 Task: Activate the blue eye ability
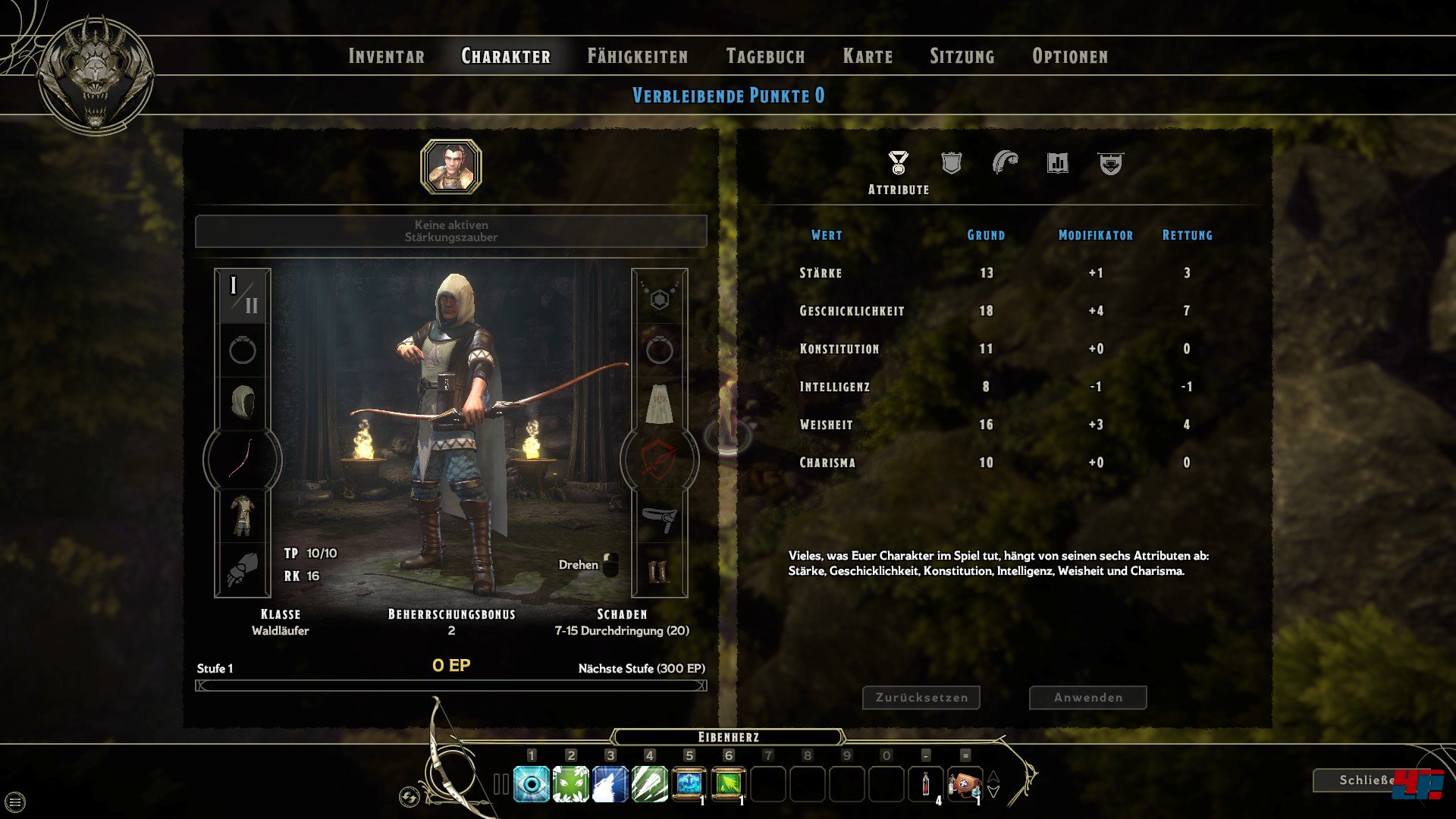click(x=532, y=784)
